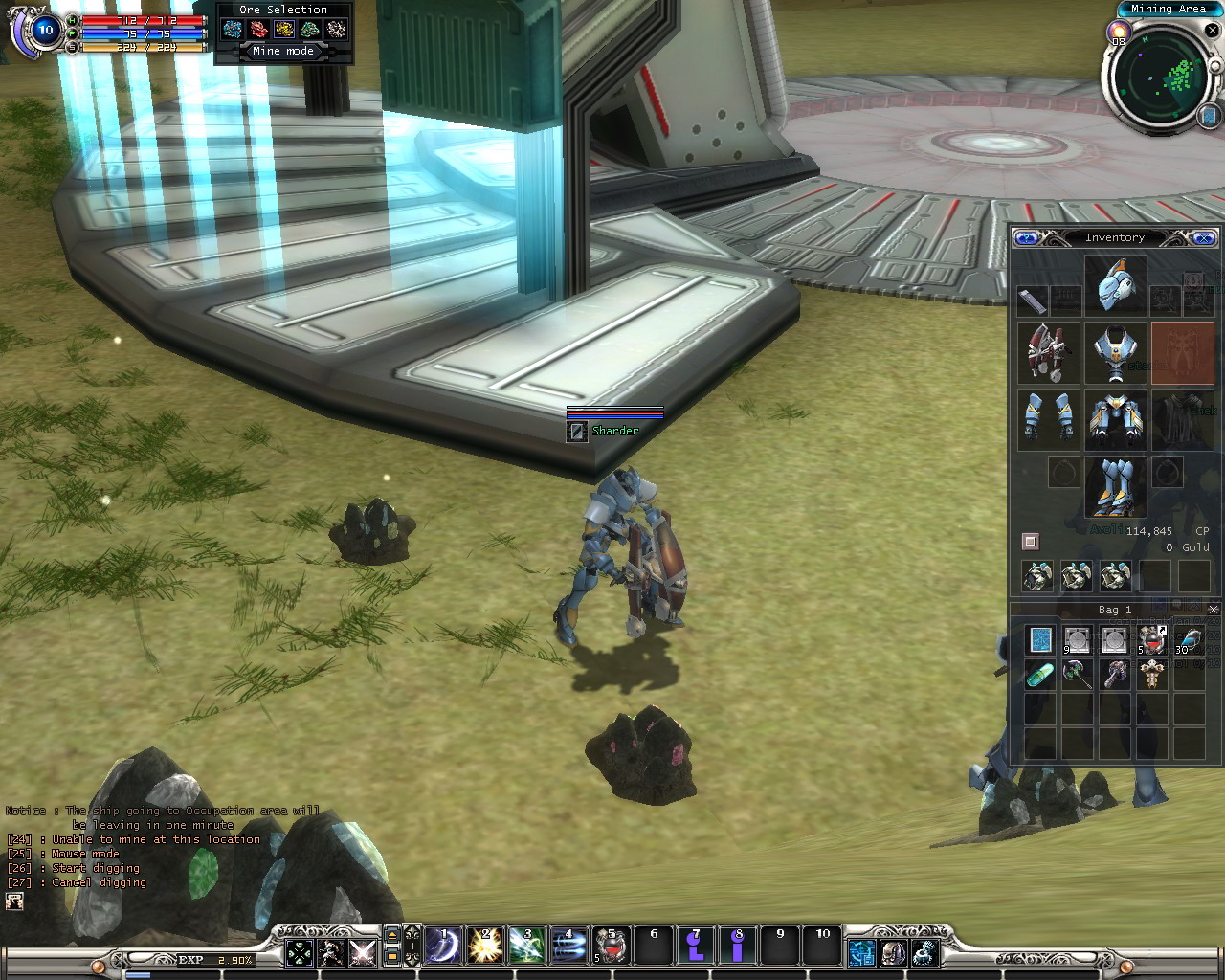
Task: Select the blue map scroll in Bag 1
Action: pyautogui.click(x=1040, y=639)
